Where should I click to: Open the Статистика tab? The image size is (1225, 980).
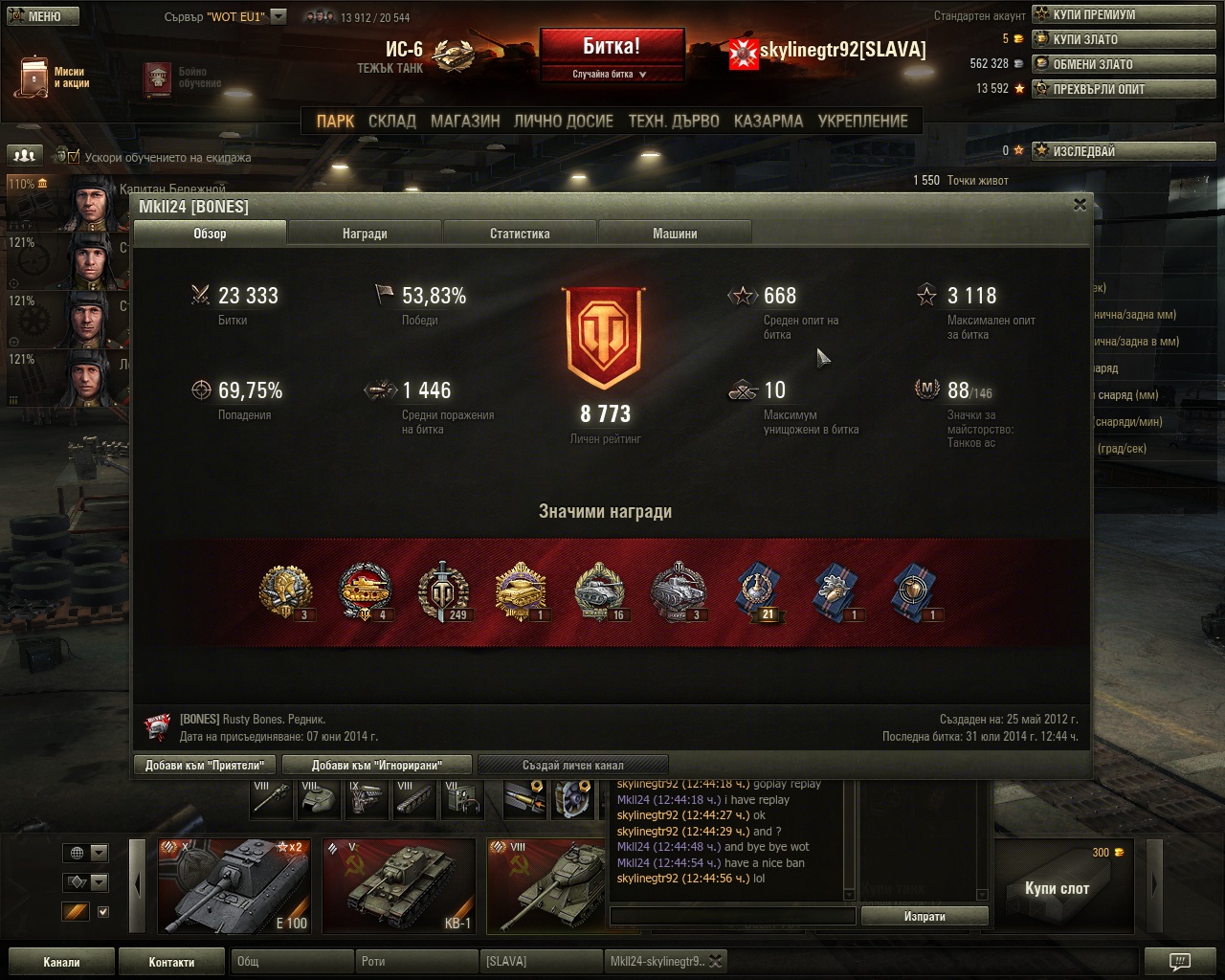point(520,234)
